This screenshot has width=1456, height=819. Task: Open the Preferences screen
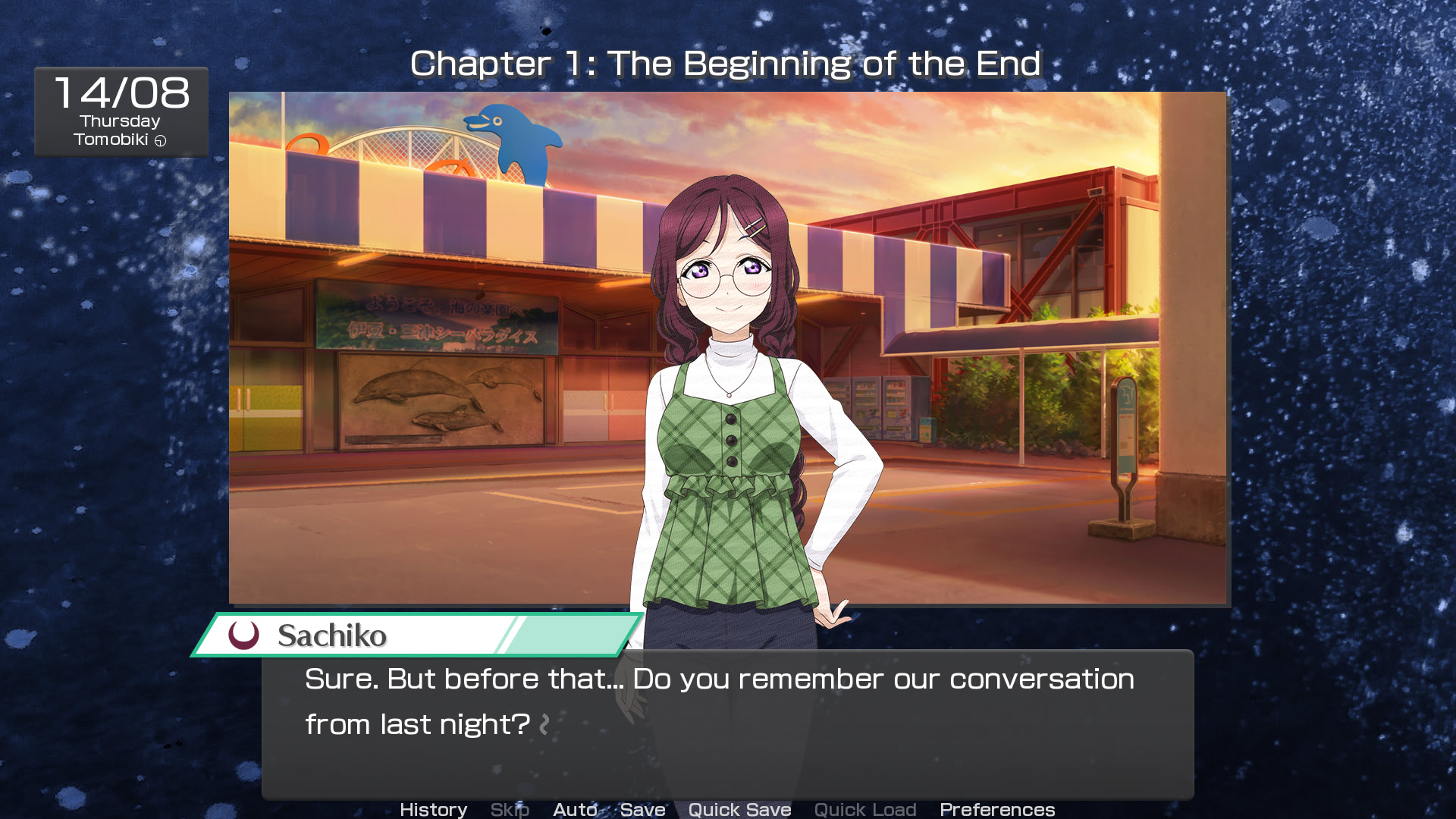(996, 809)
